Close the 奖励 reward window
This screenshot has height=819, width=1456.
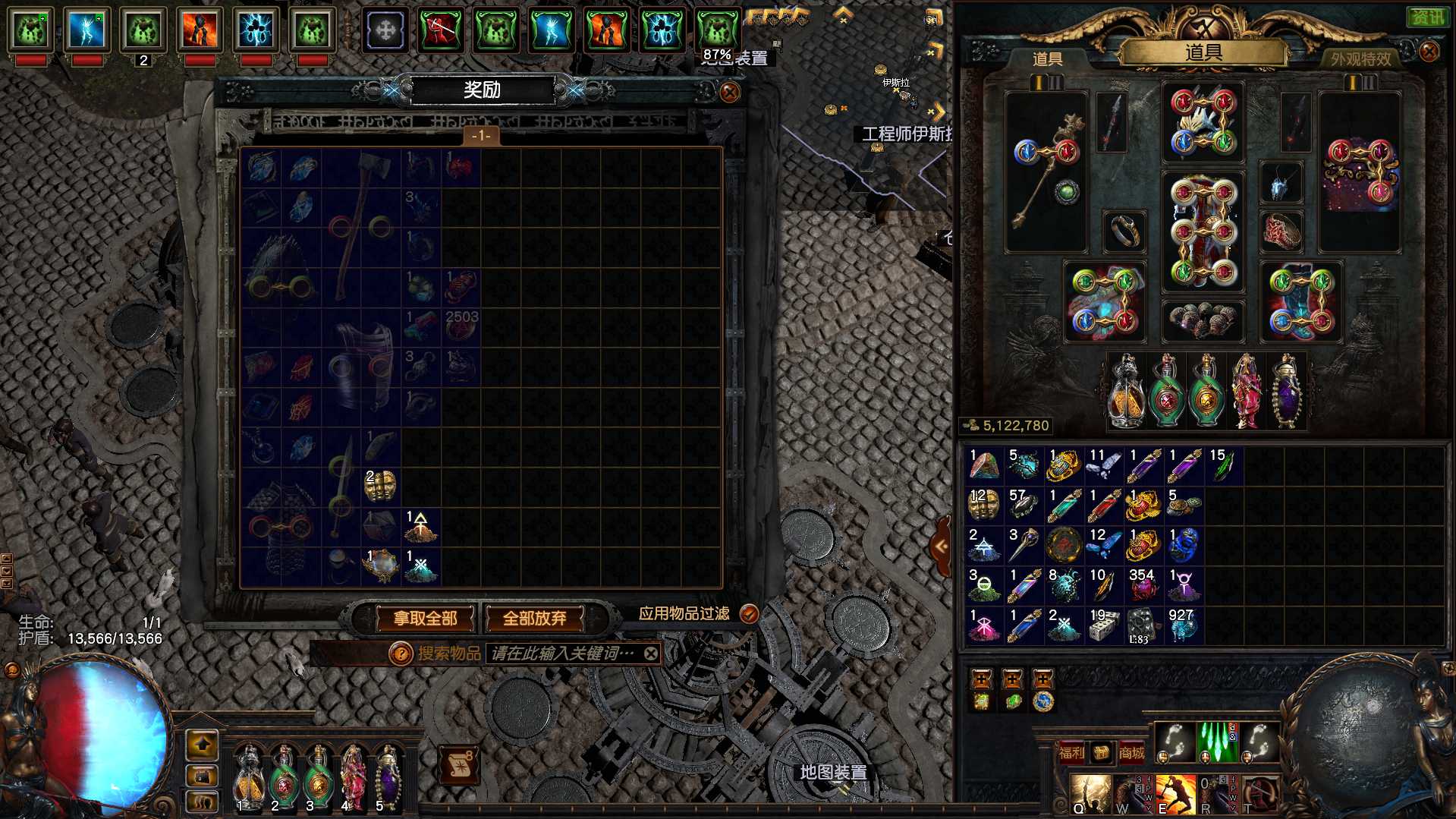(729, 93)
